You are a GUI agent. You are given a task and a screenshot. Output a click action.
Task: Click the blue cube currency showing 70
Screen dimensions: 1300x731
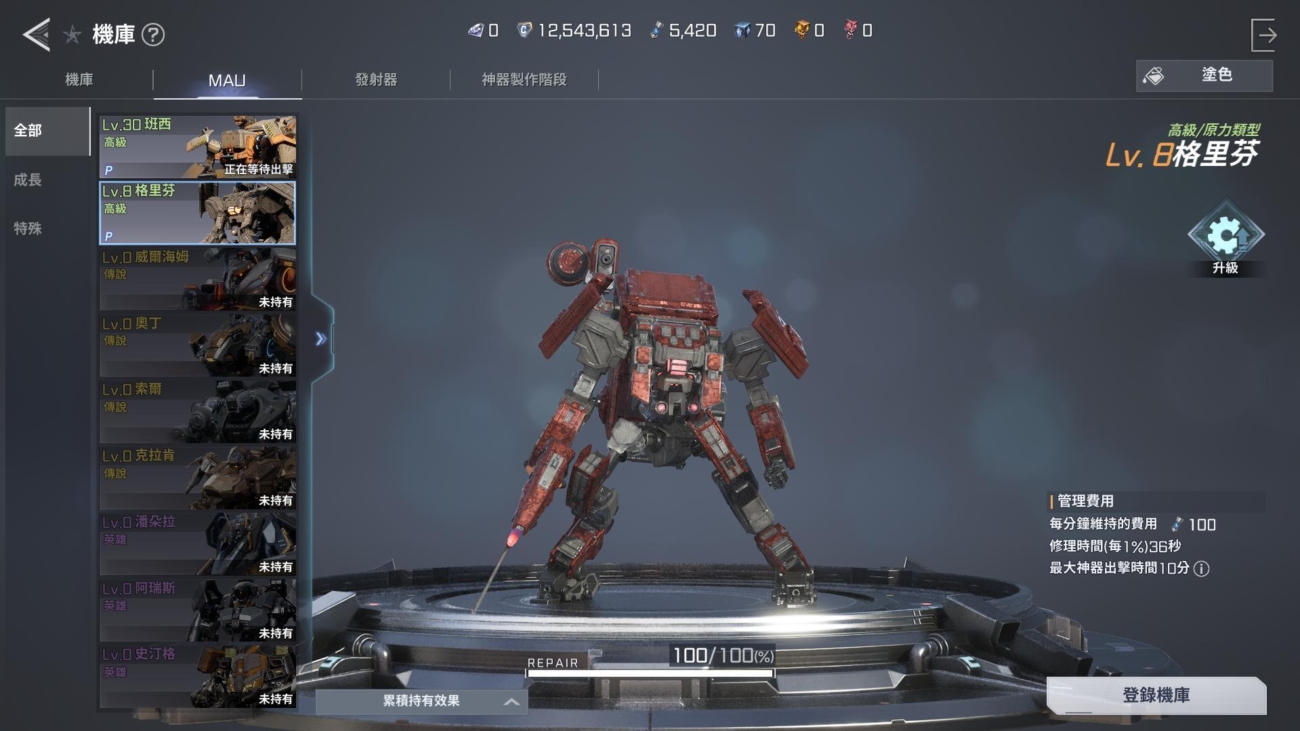[x=740, y=29]
